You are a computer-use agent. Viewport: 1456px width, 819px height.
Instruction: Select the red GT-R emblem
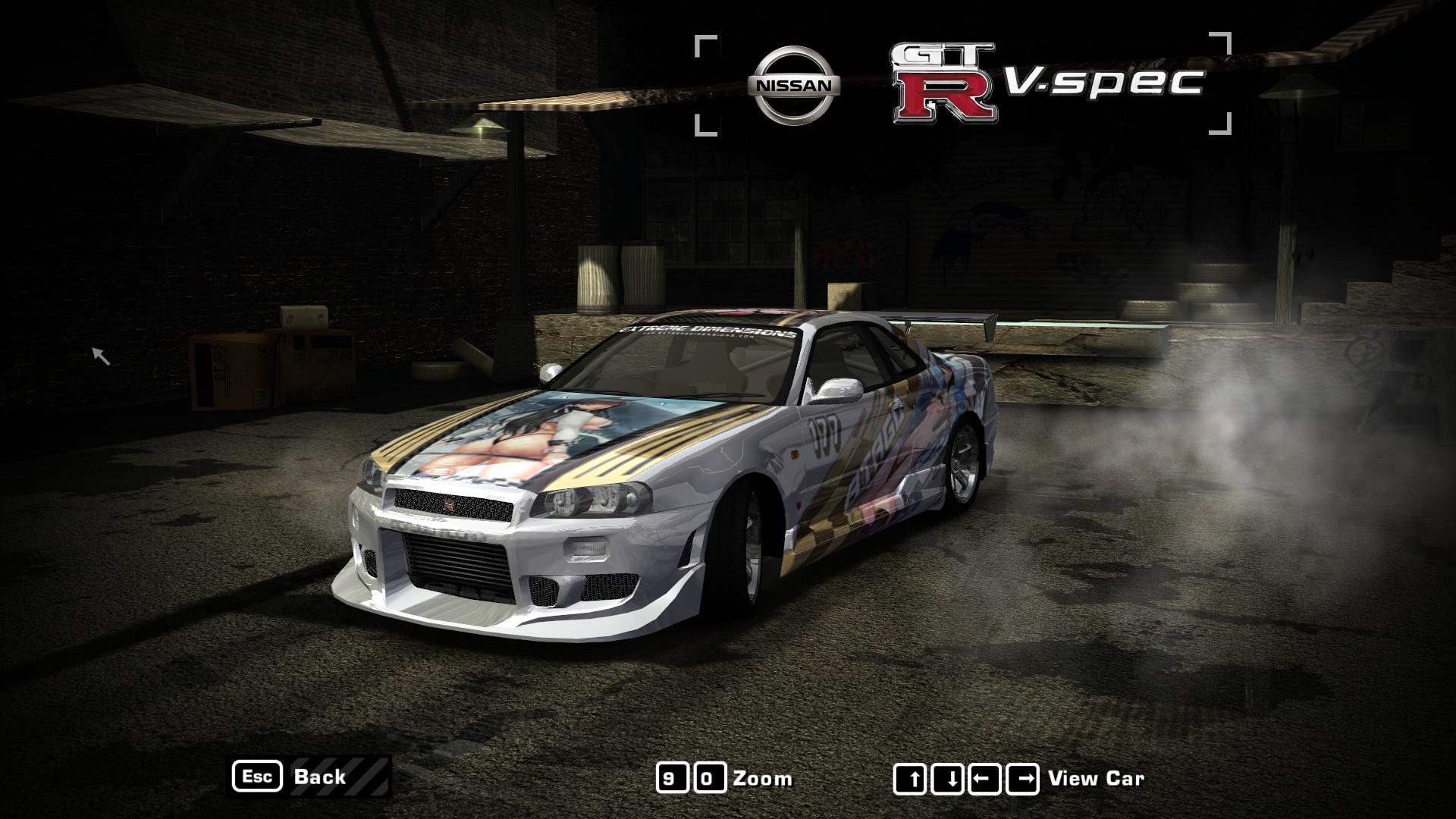click(x=944, y=83)
